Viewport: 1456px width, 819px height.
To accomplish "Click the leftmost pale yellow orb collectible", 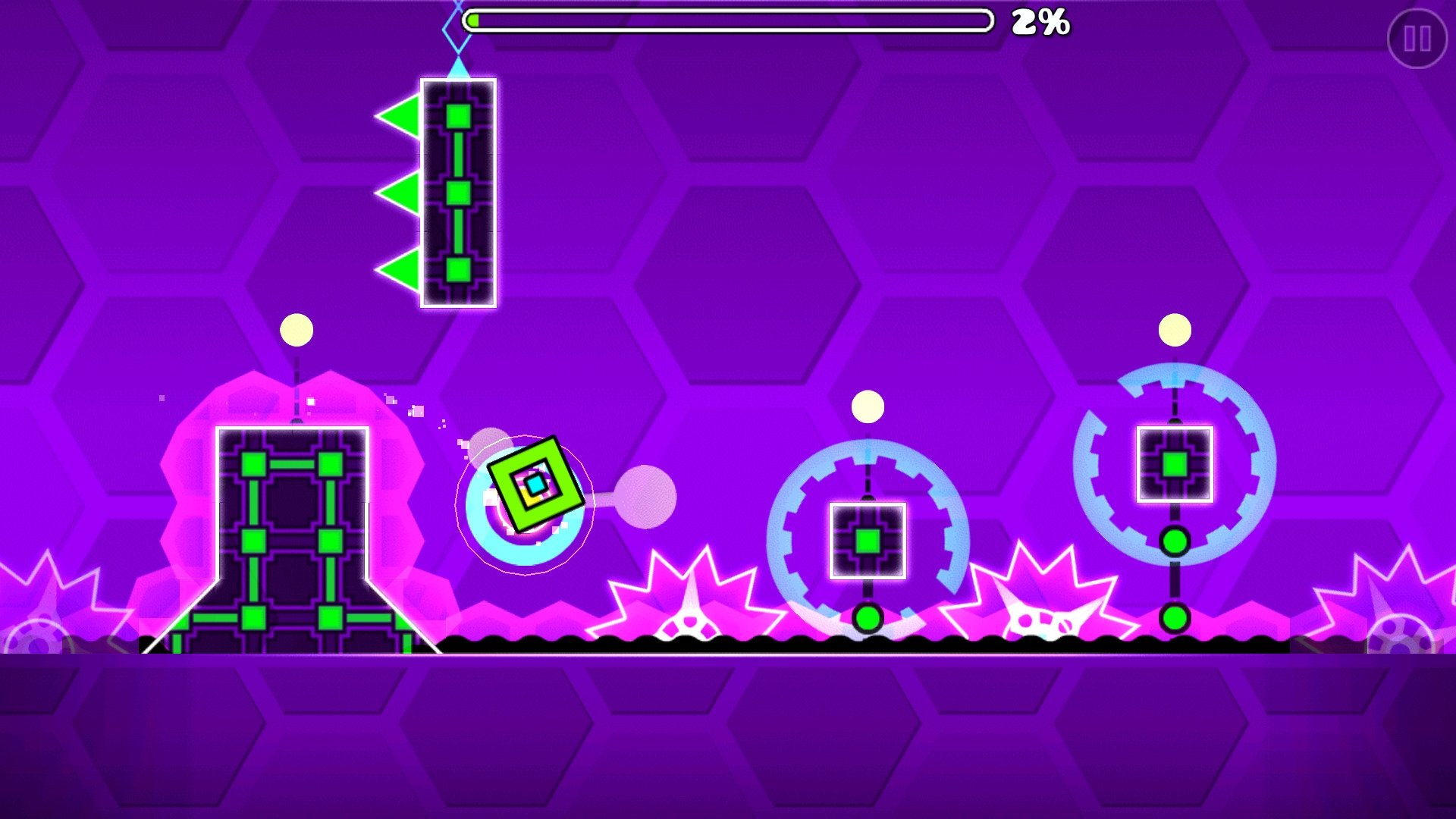I will tap(295, 329).
